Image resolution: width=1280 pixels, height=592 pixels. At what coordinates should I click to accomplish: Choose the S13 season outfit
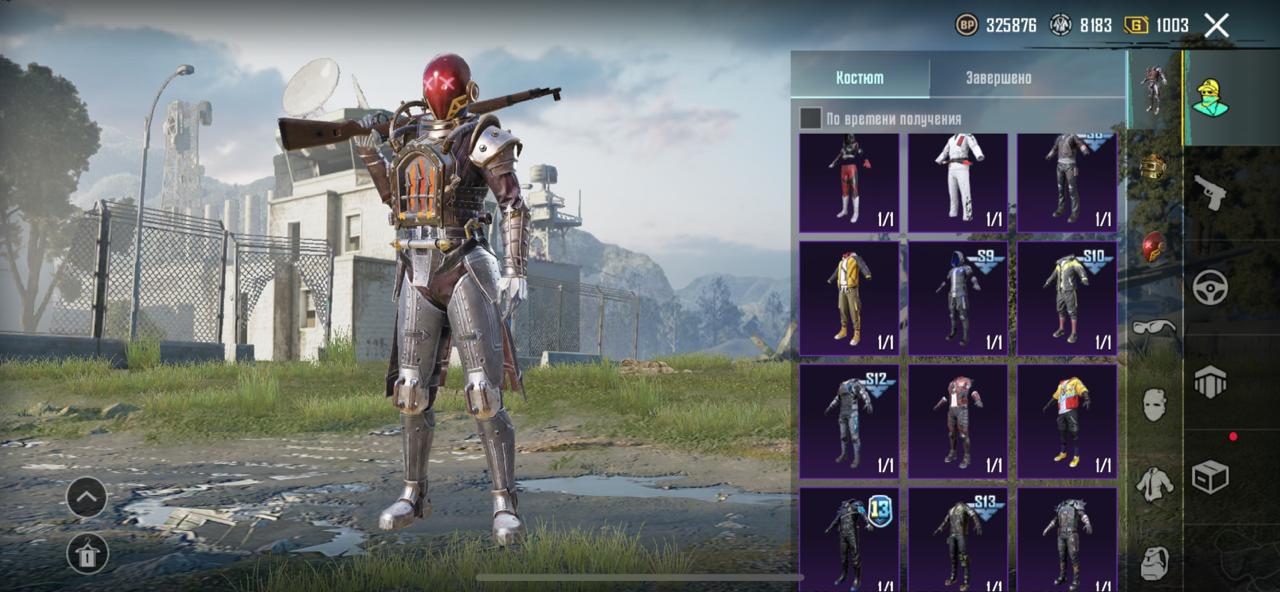tap(957, 538)
